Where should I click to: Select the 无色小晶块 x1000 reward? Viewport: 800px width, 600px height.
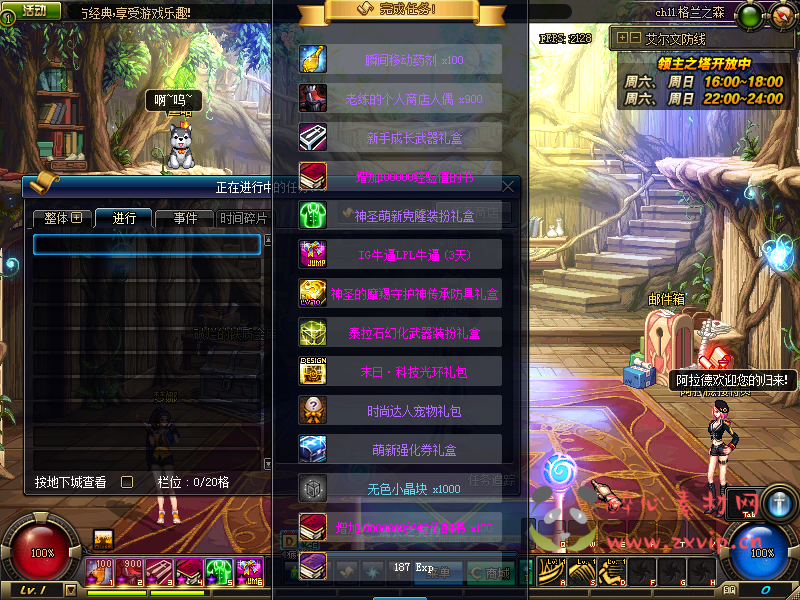[x=400, y=488]
